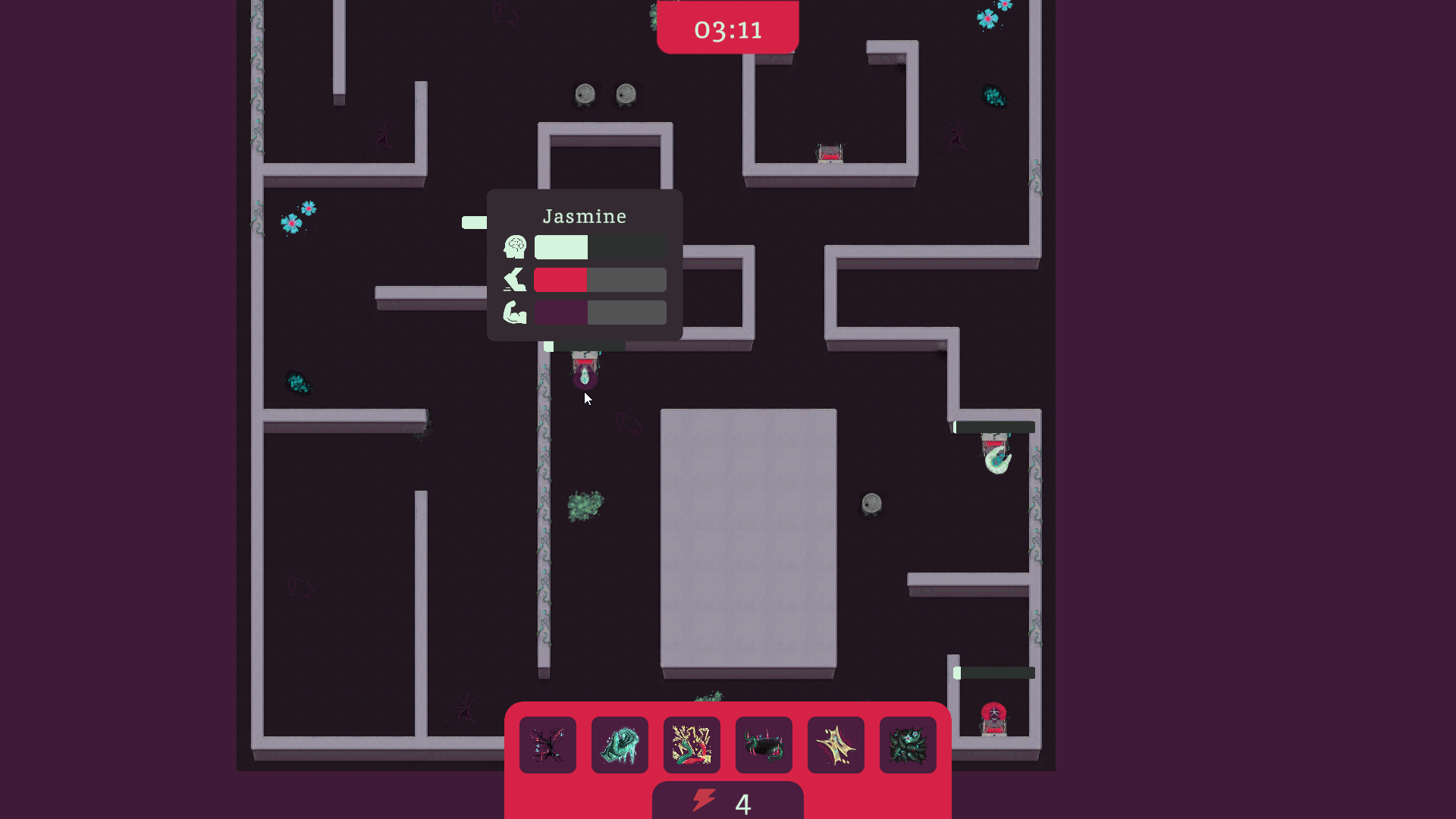Select the dark thorny tree ability
Viewport: 1456px width, 819px height.
(x=548, y=745)
